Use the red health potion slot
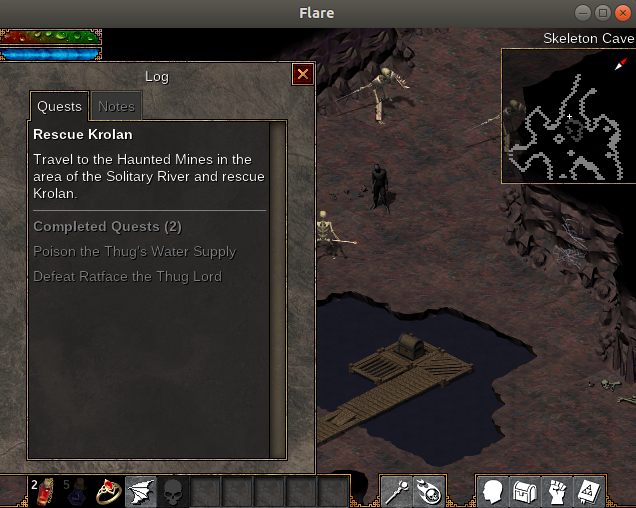This screenshot has height=508, width=636. pyautogui.click(x=45, y=492)
